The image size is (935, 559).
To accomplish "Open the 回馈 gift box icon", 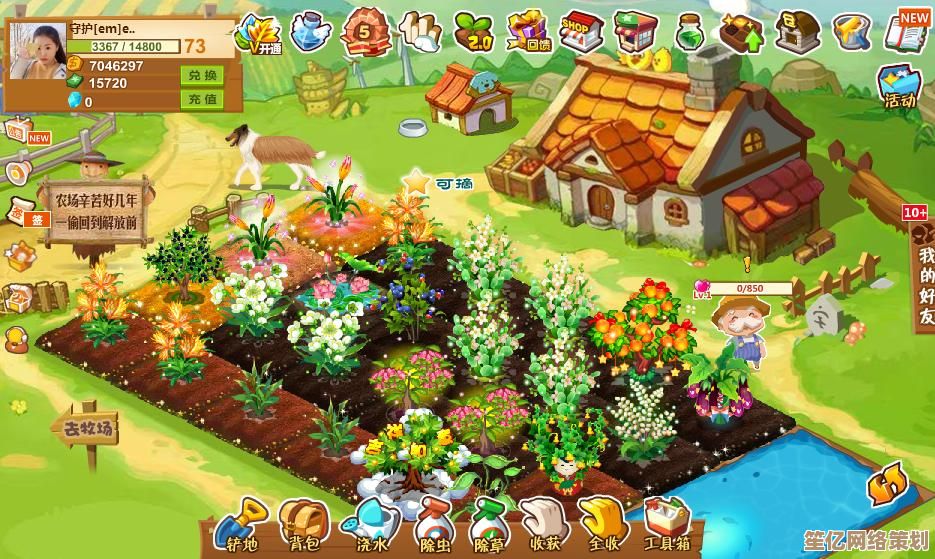I will [528, 31].
